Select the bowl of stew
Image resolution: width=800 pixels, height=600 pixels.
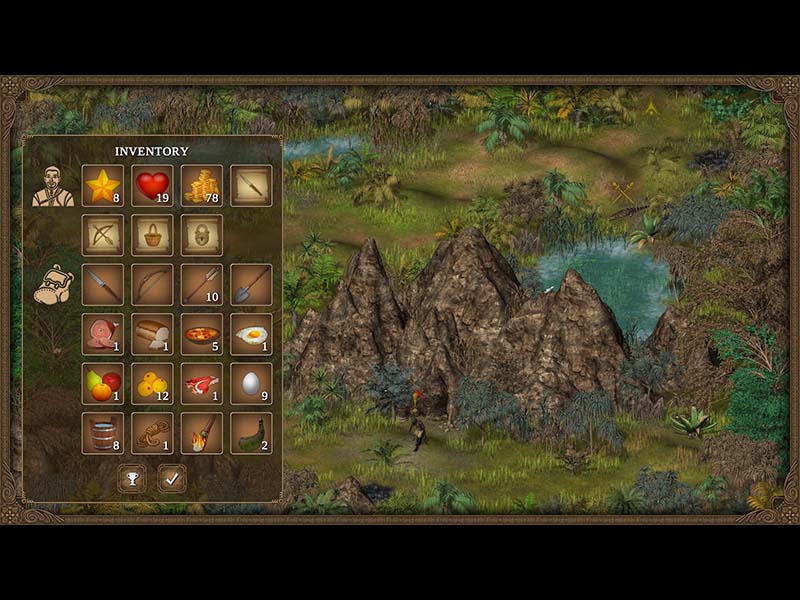click(x=202, y=334)
